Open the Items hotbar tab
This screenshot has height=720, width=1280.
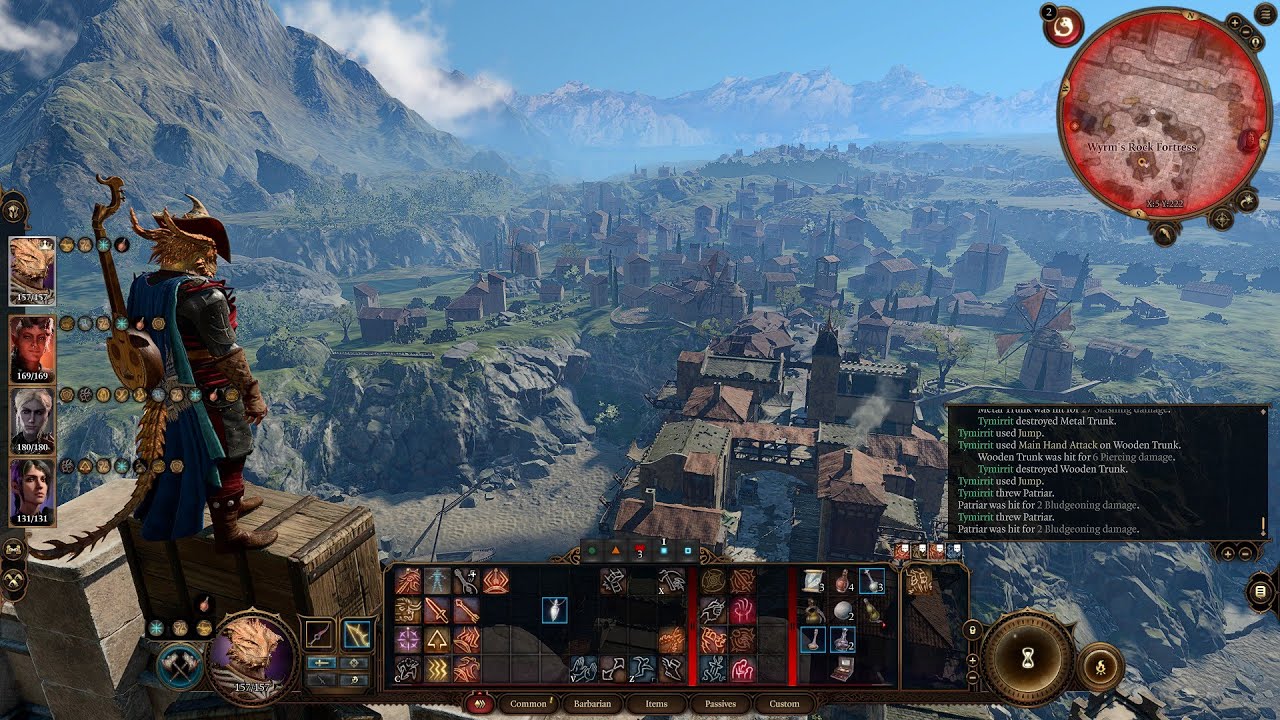[x=656, y=704]
